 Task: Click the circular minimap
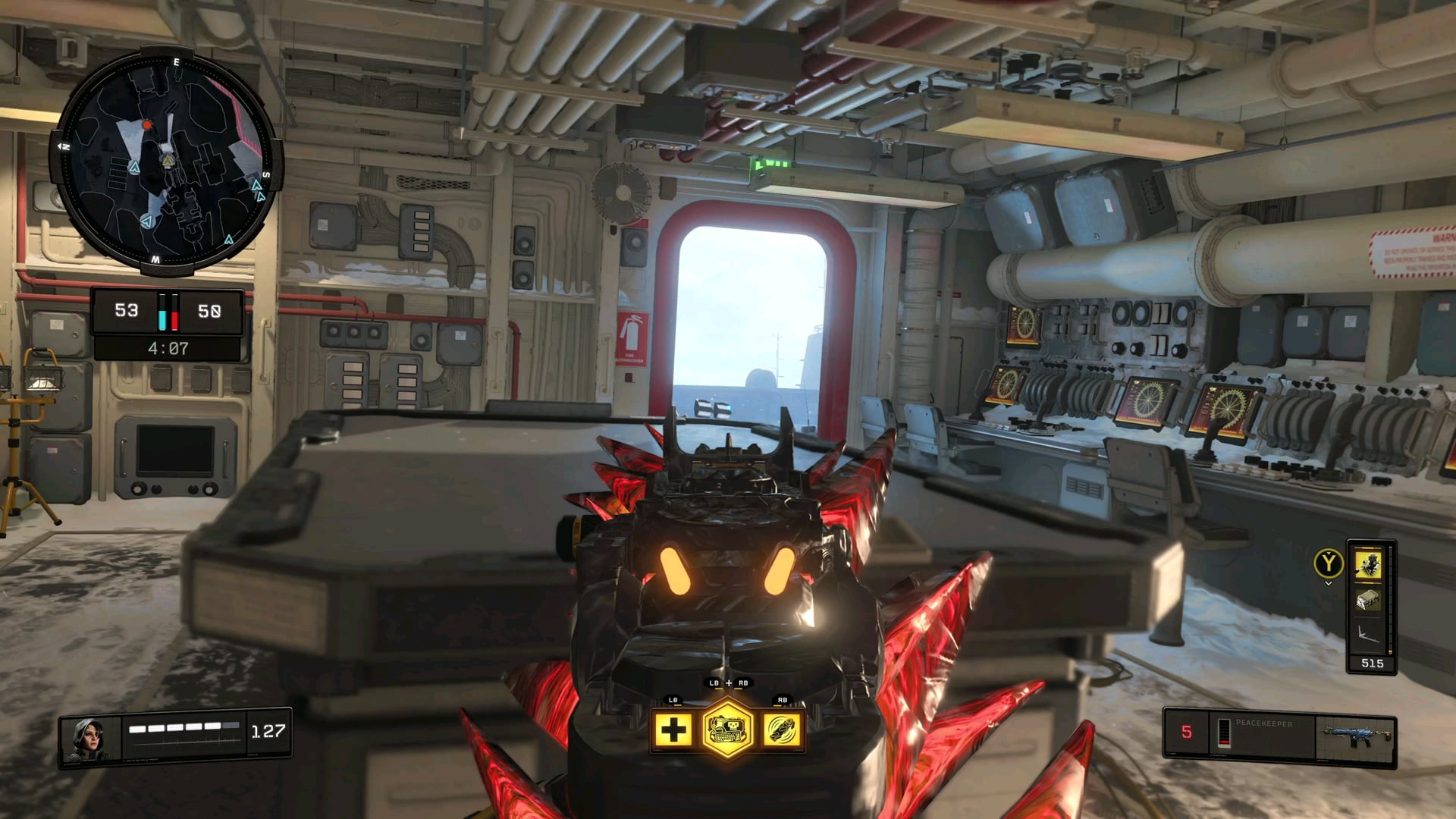pyautogui.click(x=166, y=161)
